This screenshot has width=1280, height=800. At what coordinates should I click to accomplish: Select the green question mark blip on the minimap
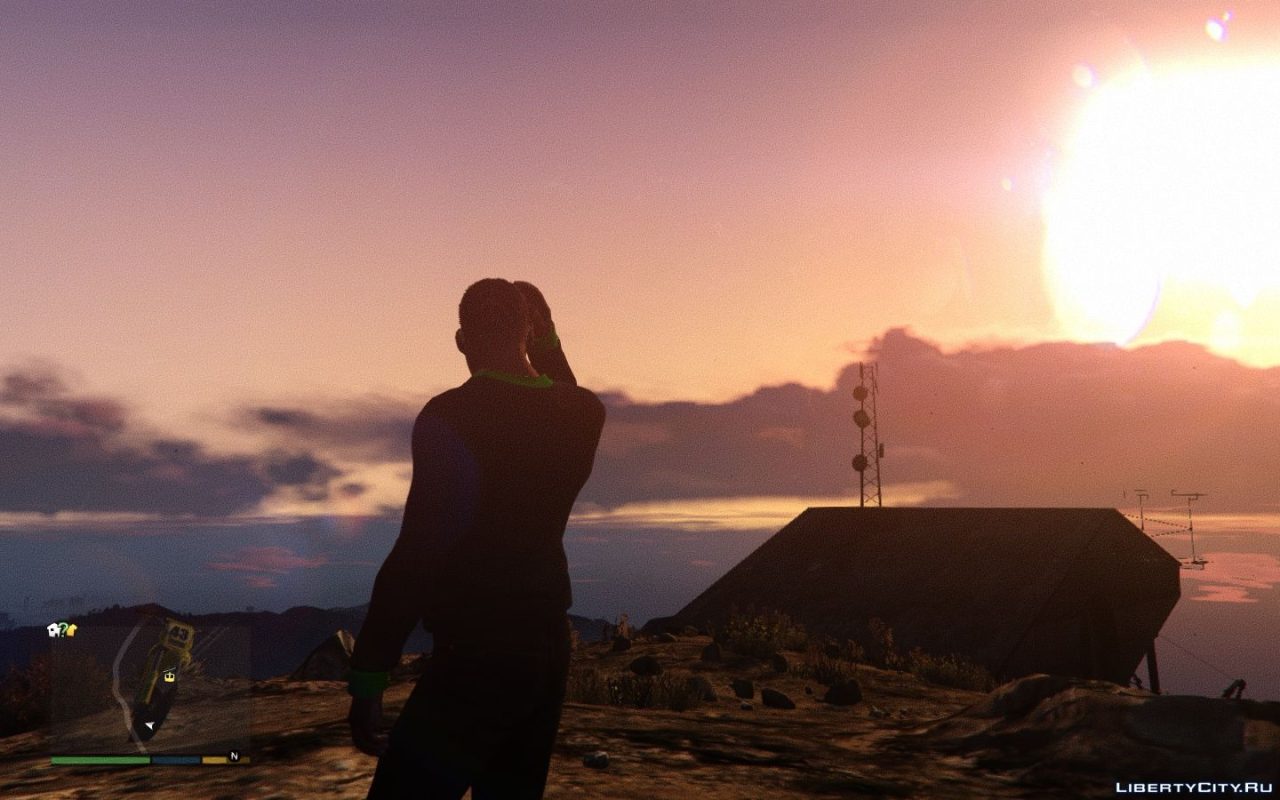point(62,630)
